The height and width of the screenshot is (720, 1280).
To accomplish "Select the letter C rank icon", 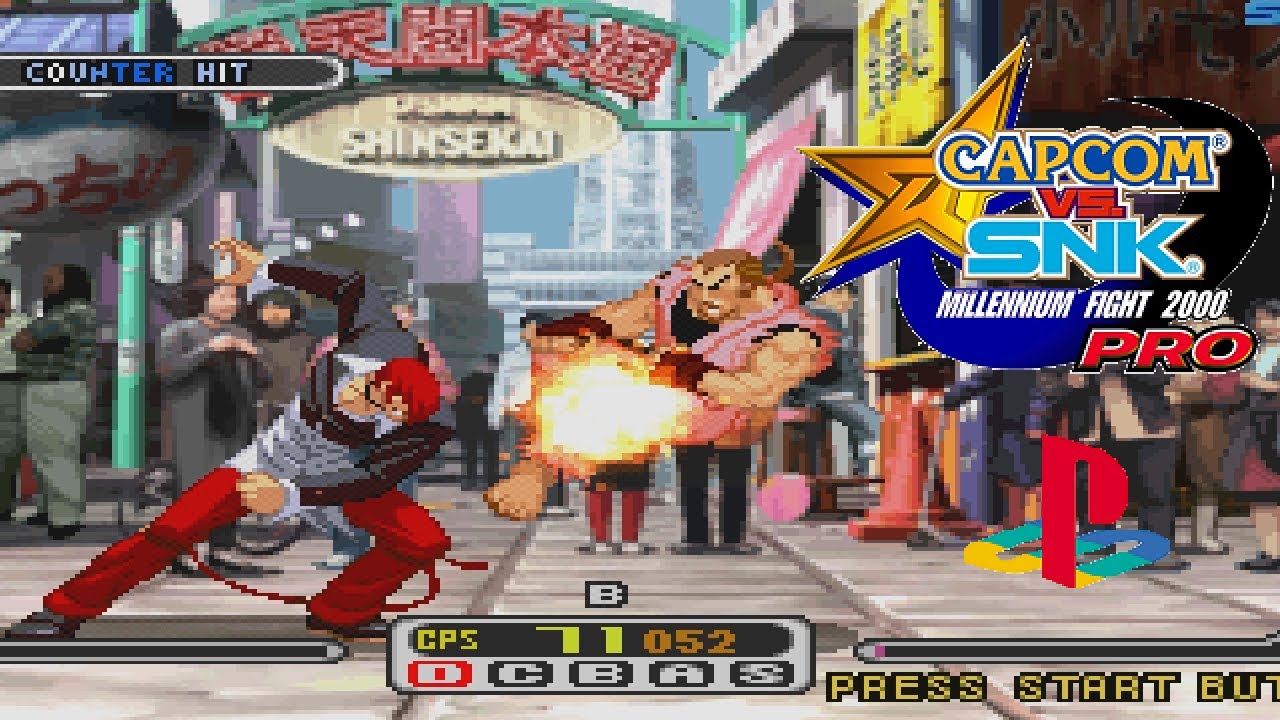I will 518,673.
